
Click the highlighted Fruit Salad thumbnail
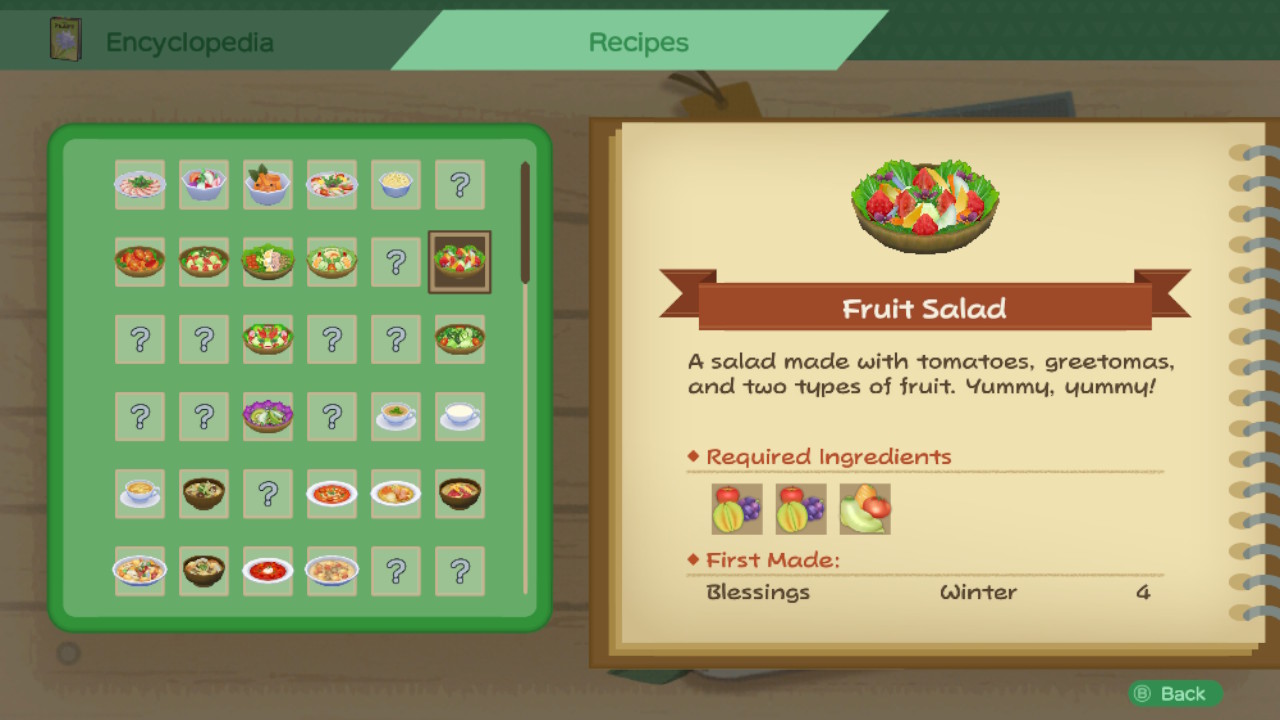click(x=460, y=262)
